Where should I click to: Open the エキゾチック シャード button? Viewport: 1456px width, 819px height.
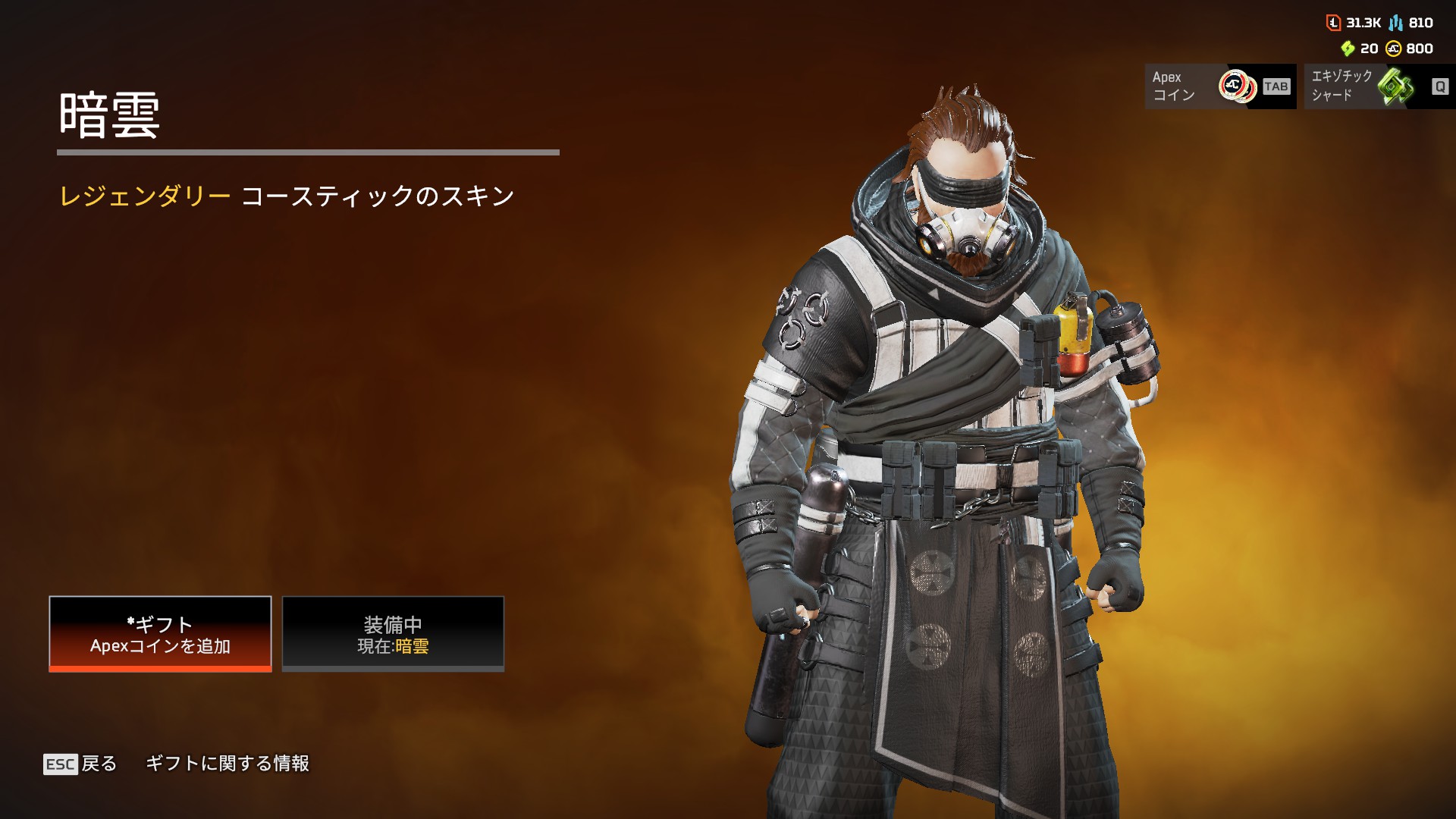1378,86
